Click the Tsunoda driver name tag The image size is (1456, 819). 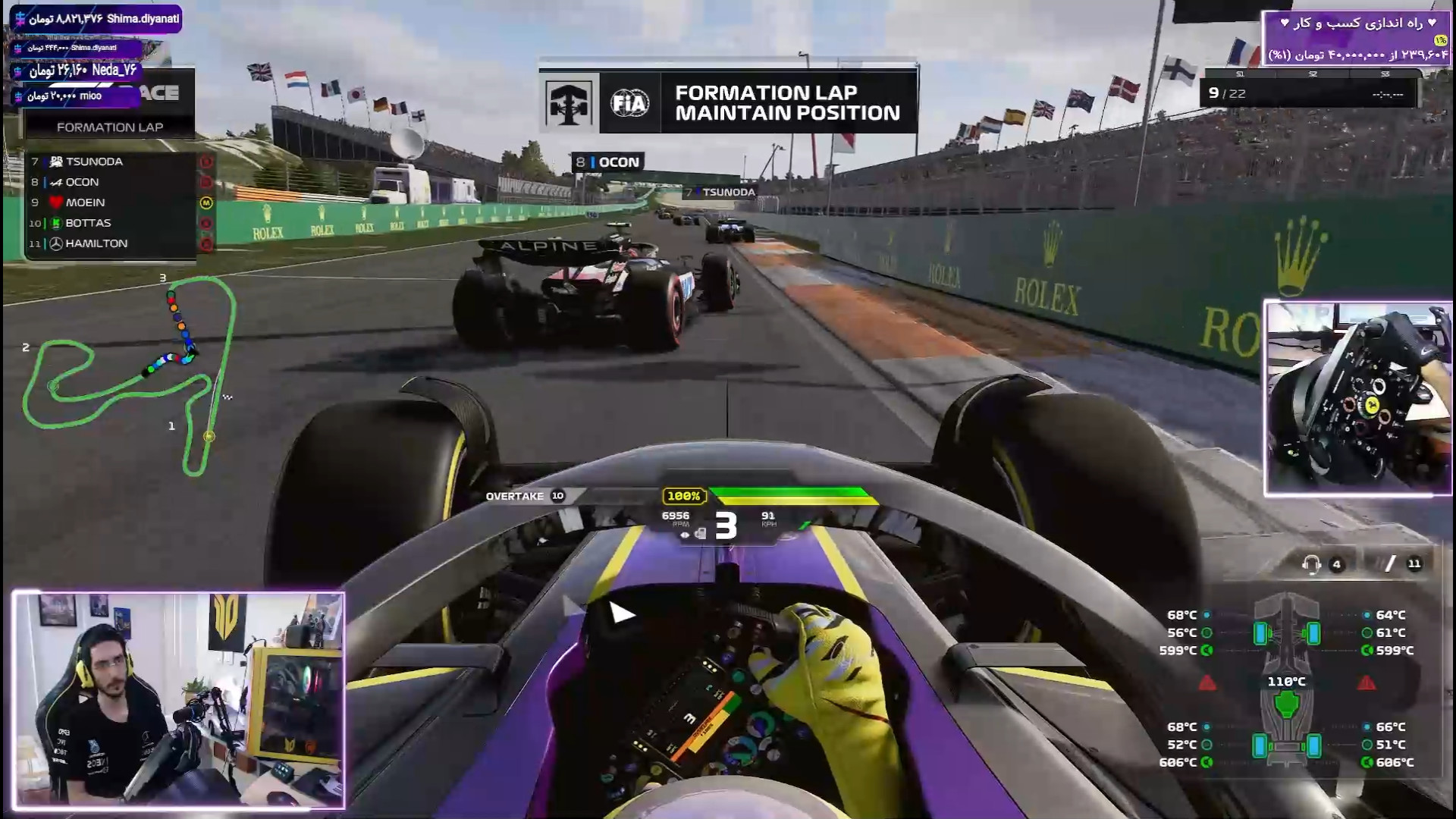[721, 193]
